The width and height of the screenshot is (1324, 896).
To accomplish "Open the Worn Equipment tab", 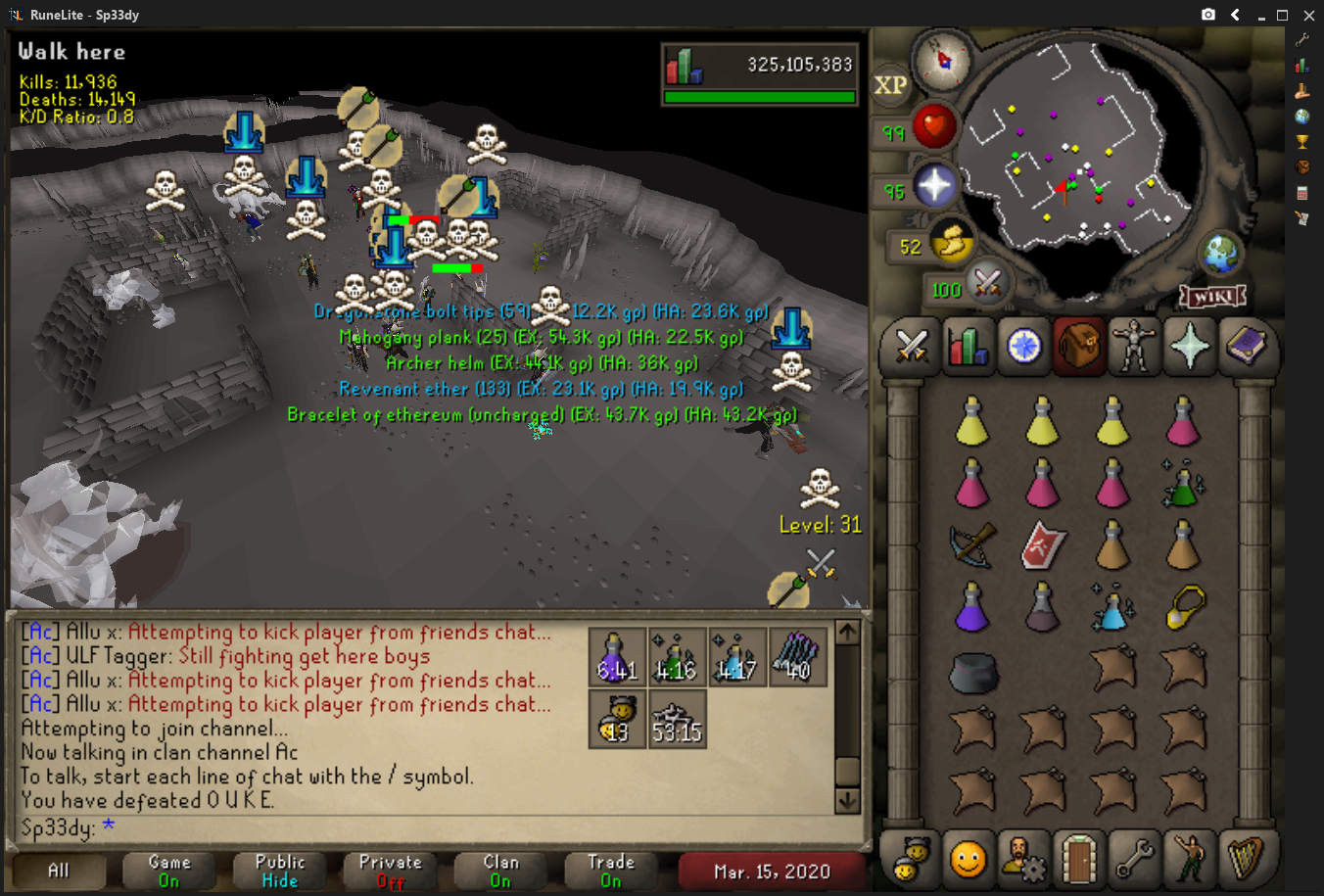I will pyautogui.click(x=1134, y=346).
